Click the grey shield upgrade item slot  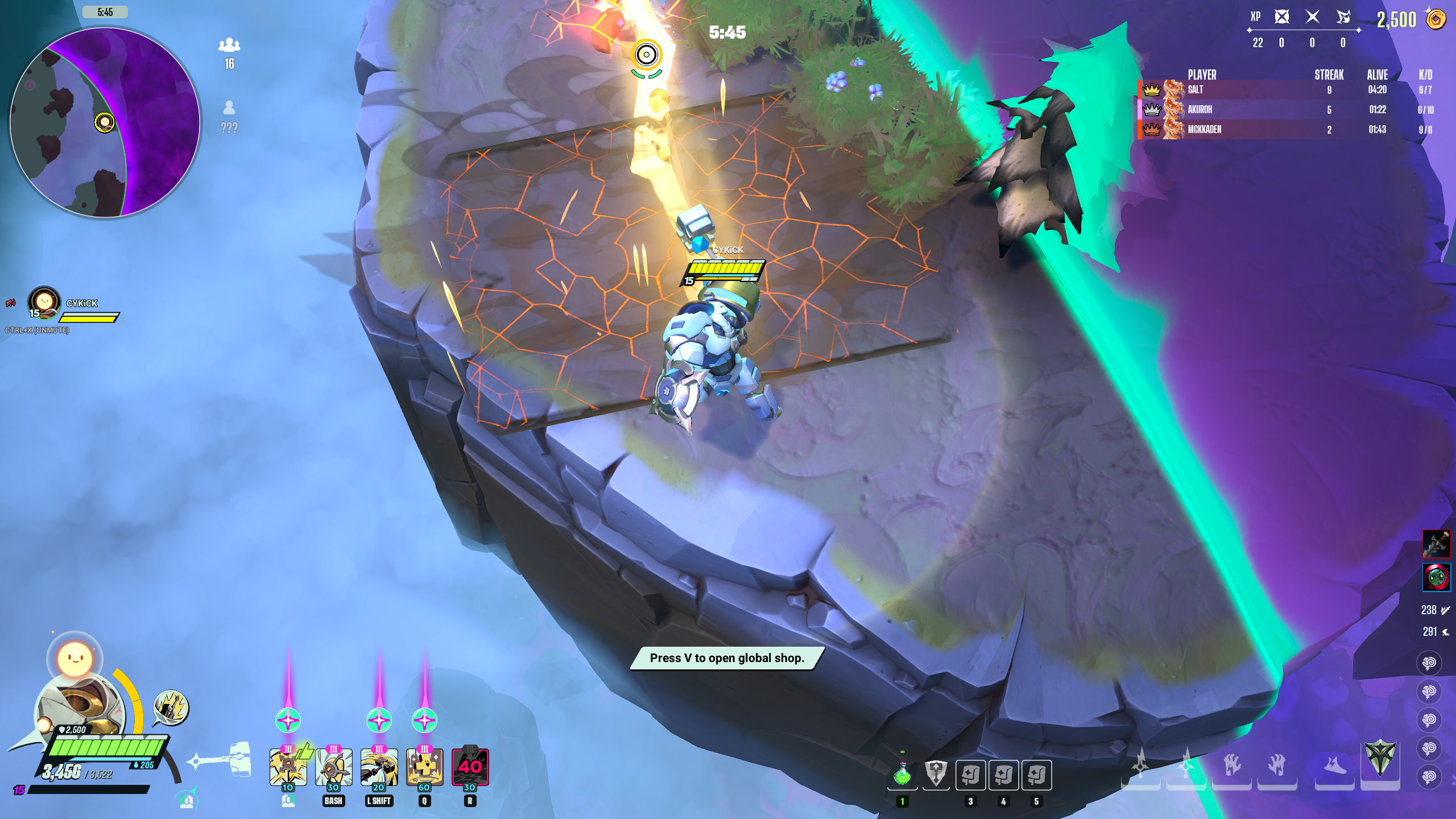936,775
